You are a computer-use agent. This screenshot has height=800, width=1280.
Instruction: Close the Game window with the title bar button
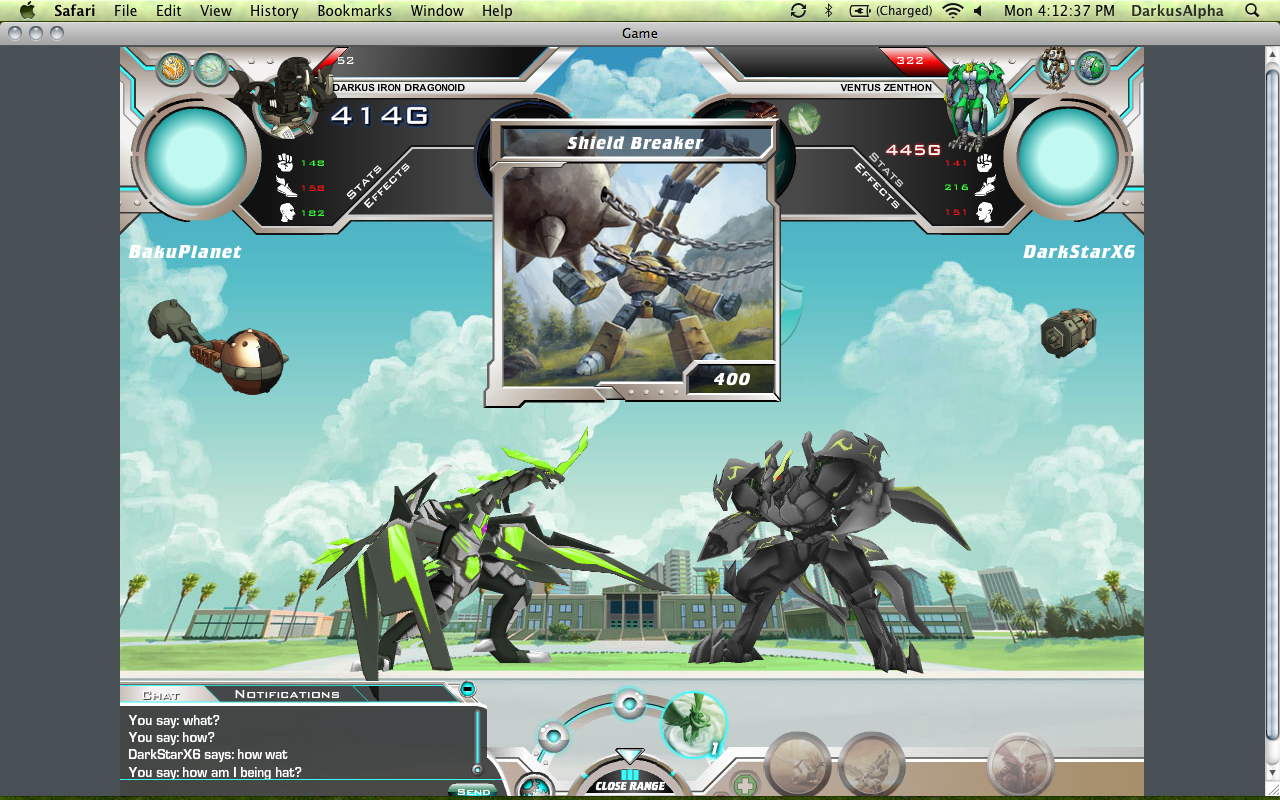tap(15, 33)
